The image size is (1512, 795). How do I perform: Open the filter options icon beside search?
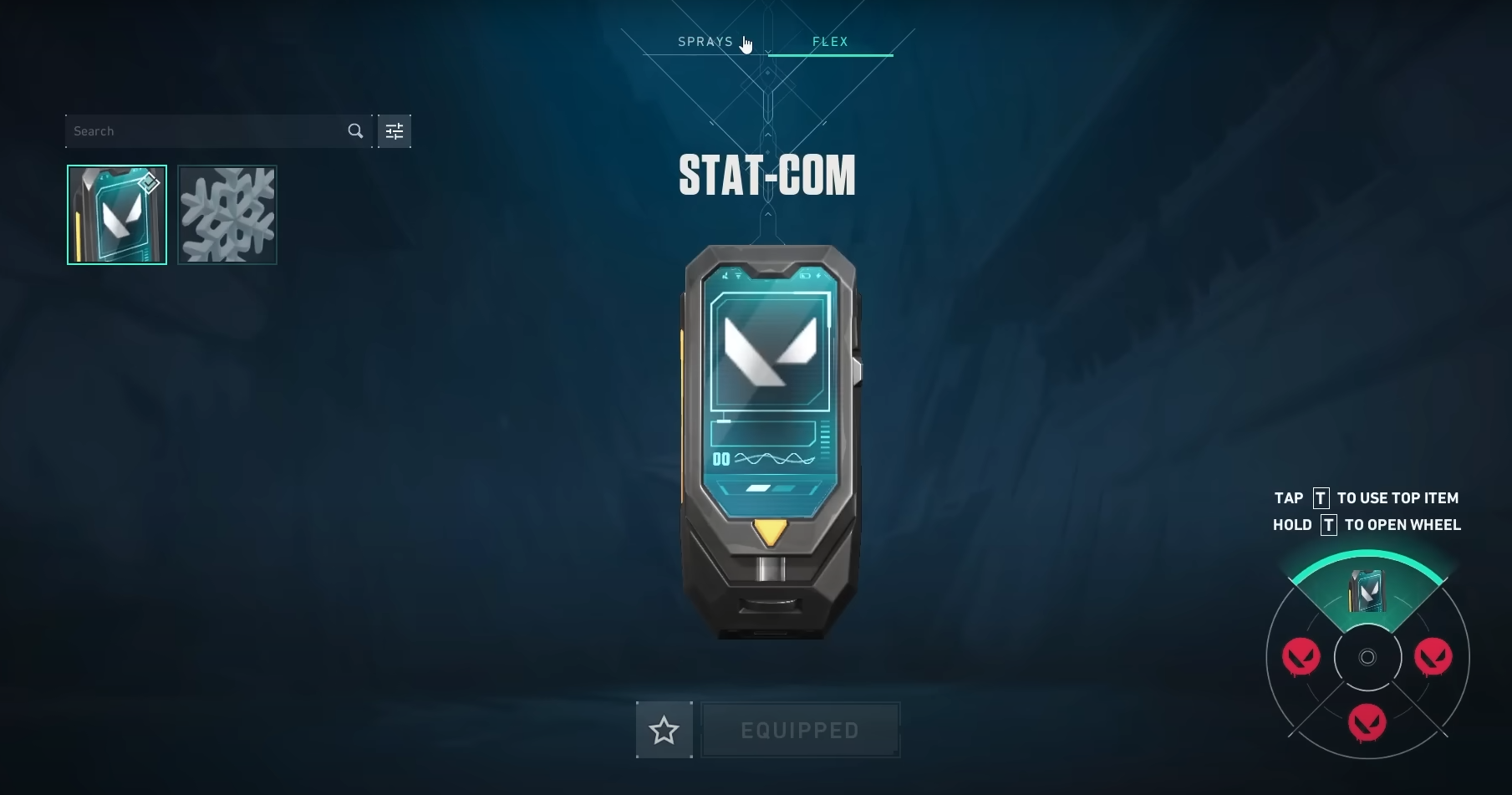point(394,130)
